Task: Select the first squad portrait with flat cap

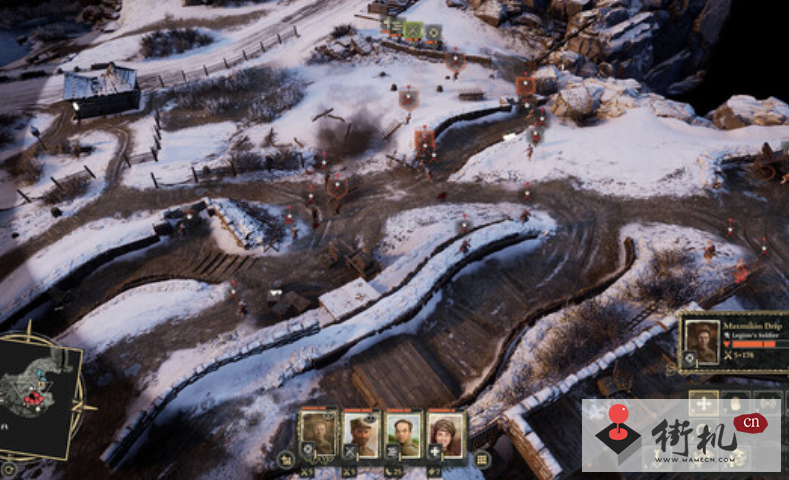Action: click(318, 432)
